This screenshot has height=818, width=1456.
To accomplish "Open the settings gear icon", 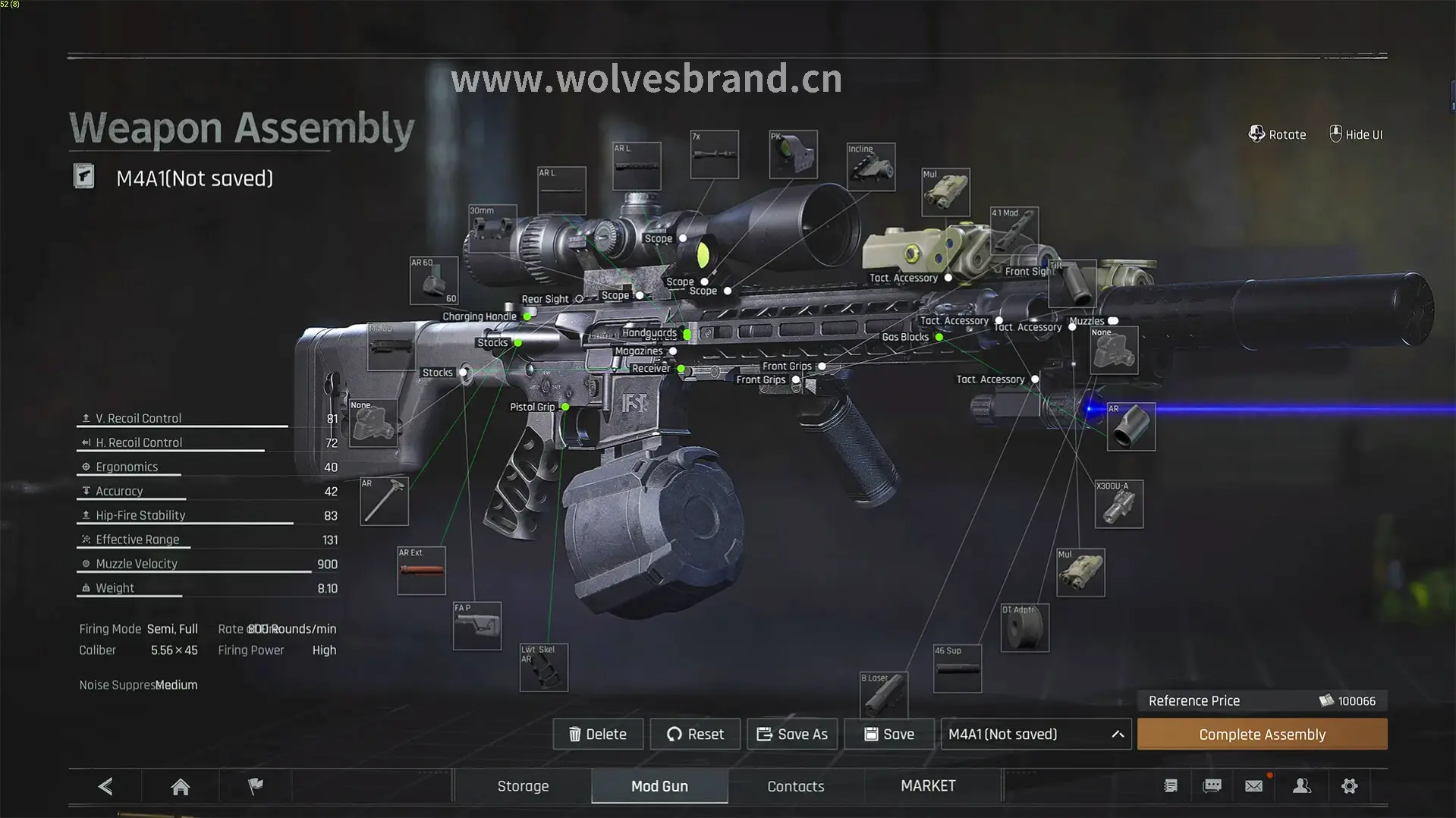I will coord(1349,786).
